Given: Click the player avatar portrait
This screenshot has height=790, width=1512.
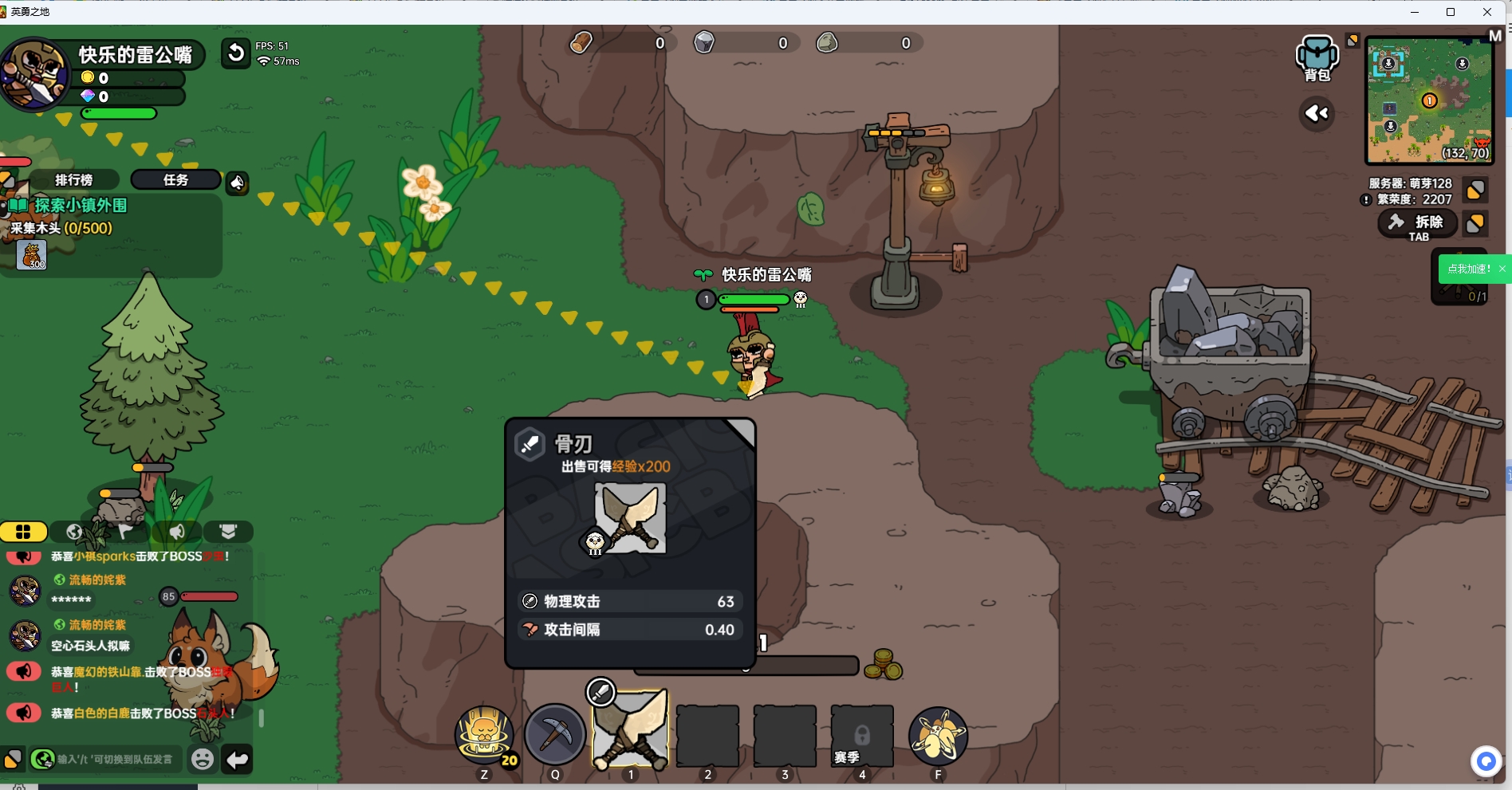Looking at the screenshot, I should (35, 73).
